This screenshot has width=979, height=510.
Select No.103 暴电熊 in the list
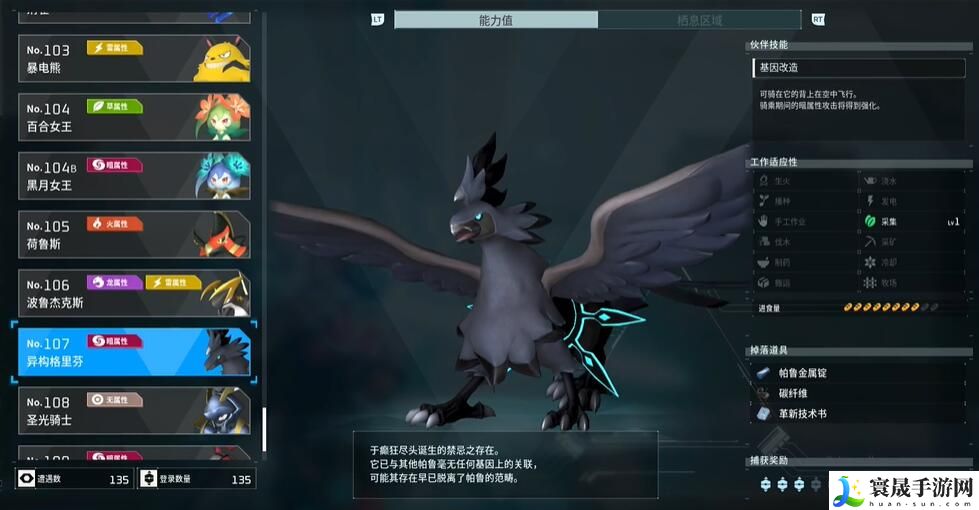click(133, 60)
